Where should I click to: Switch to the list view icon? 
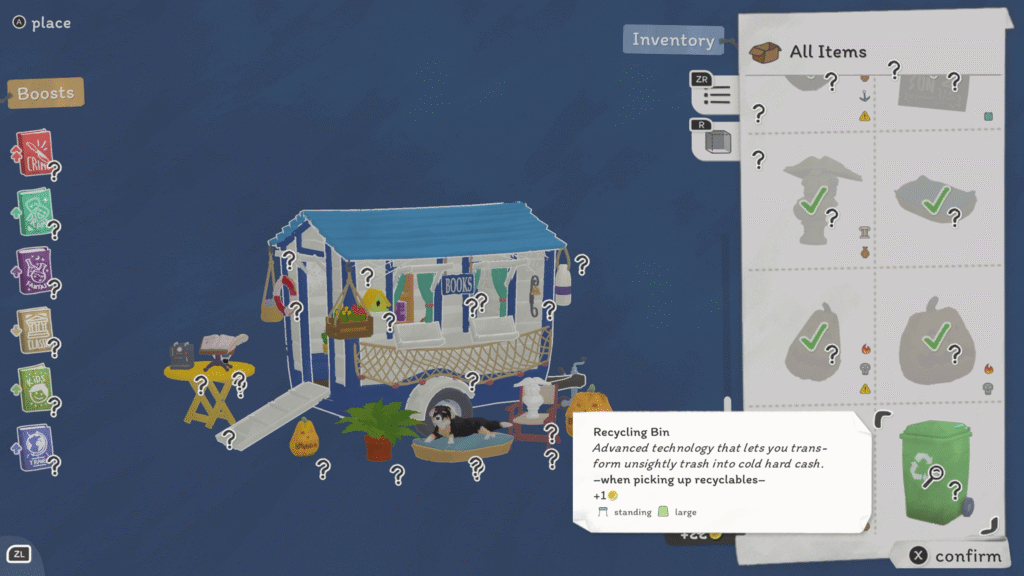click(x=716, y=96)
